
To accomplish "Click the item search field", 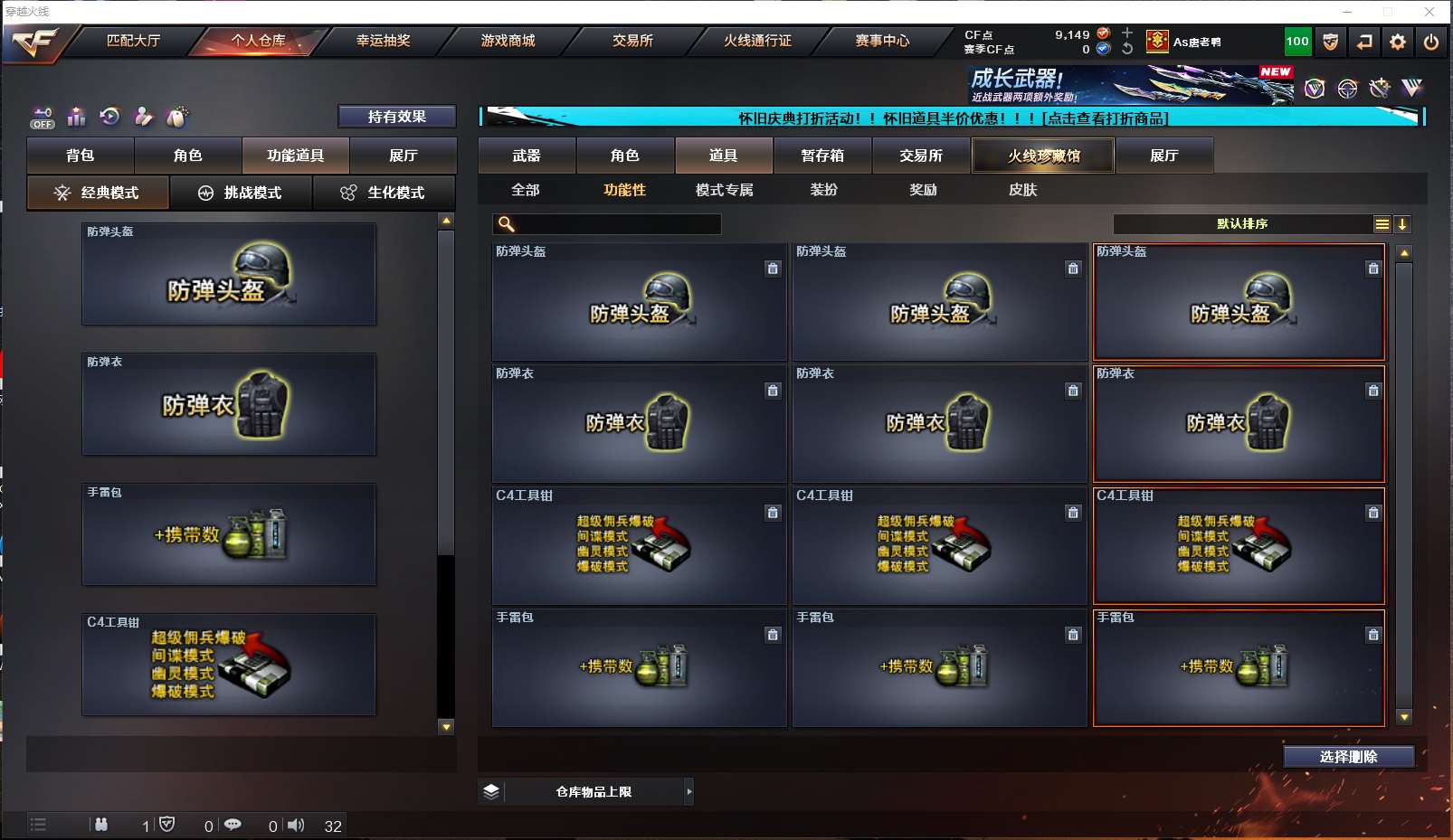I will pos(615,224).
